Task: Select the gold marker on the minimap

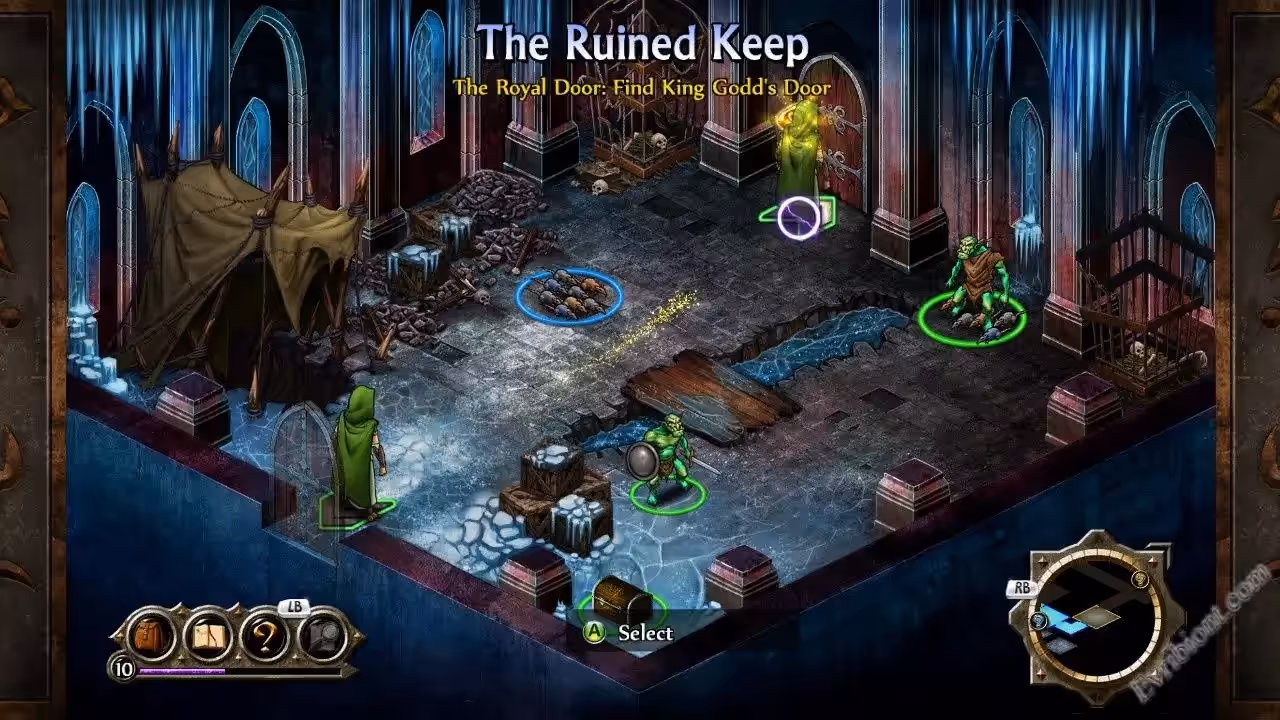Action: coord(1140,578)
